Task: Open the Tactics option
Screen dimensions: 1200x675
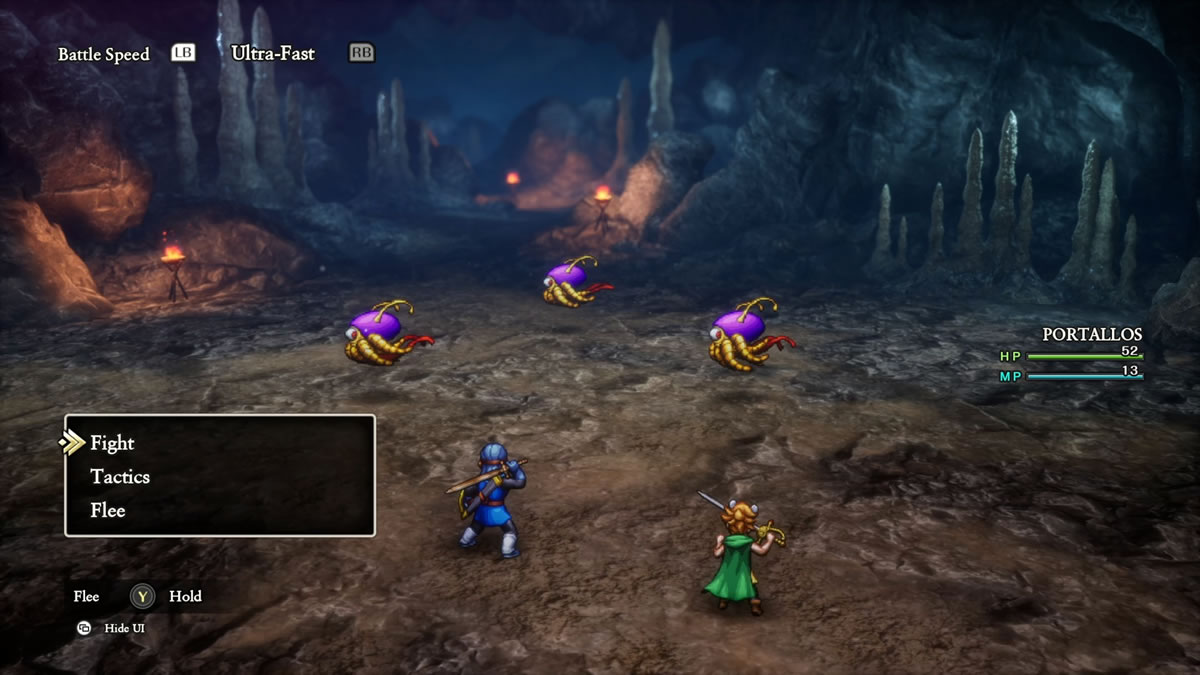Action: point(120,477)
